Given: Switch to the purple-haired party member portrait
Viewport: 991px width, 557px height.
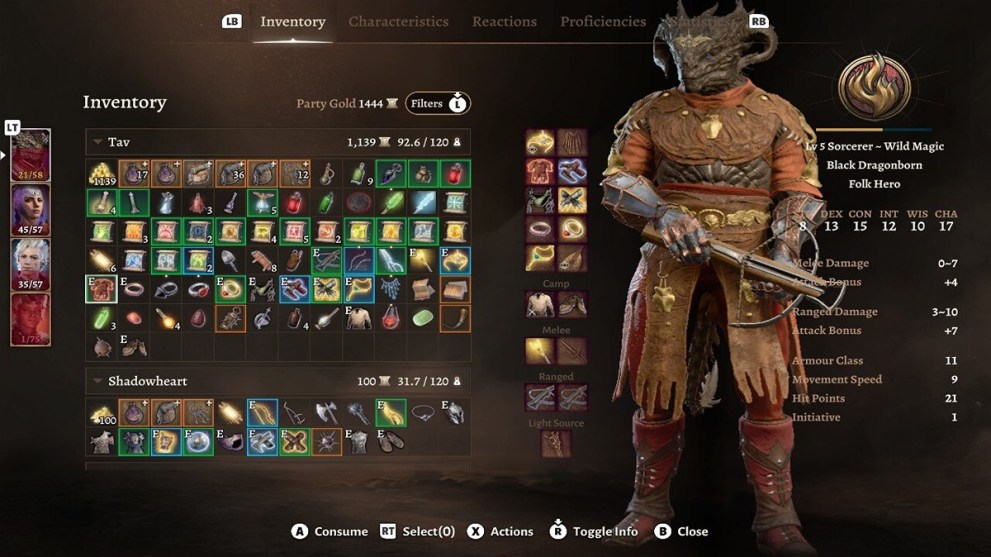Looking at the screenshot, I should point(30,210).
